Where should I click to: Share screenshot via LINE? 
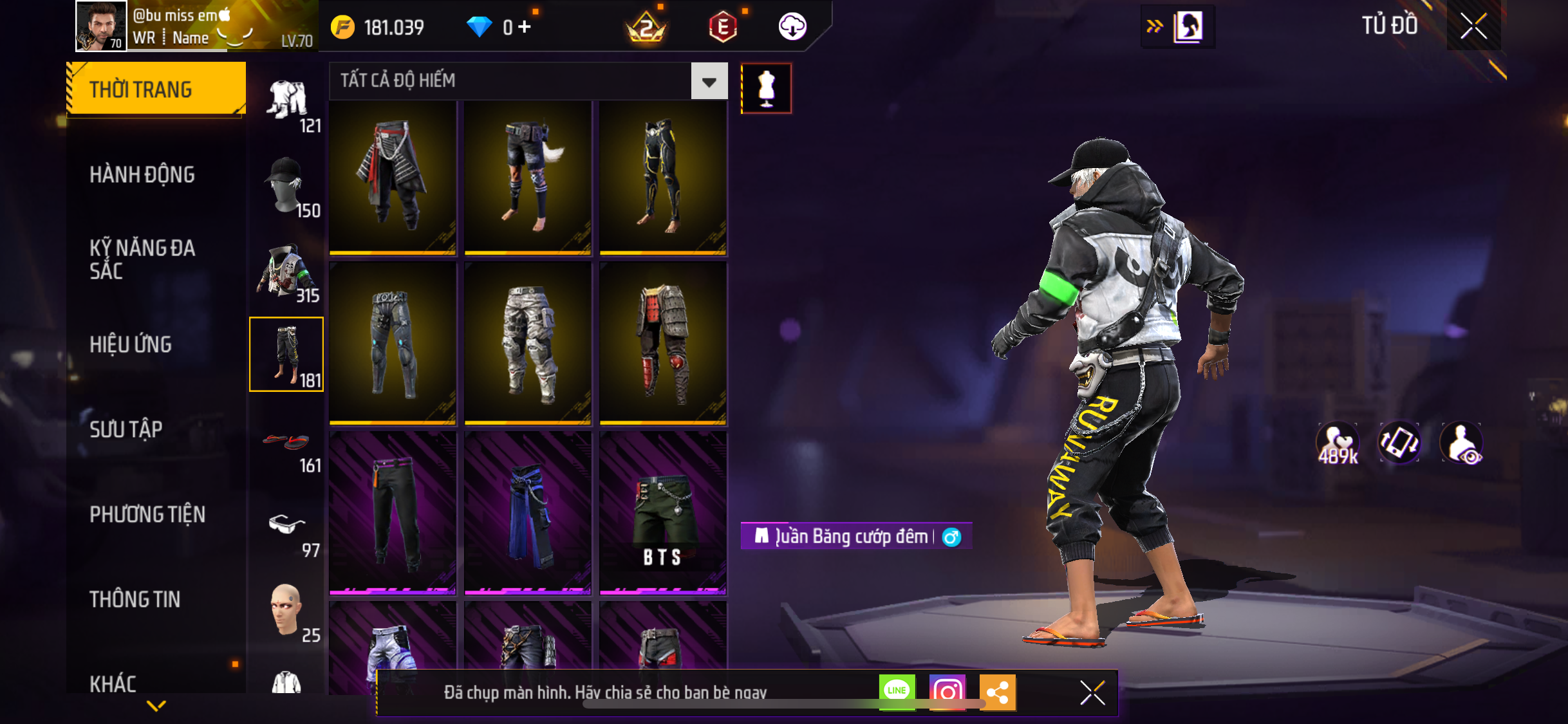897,692
